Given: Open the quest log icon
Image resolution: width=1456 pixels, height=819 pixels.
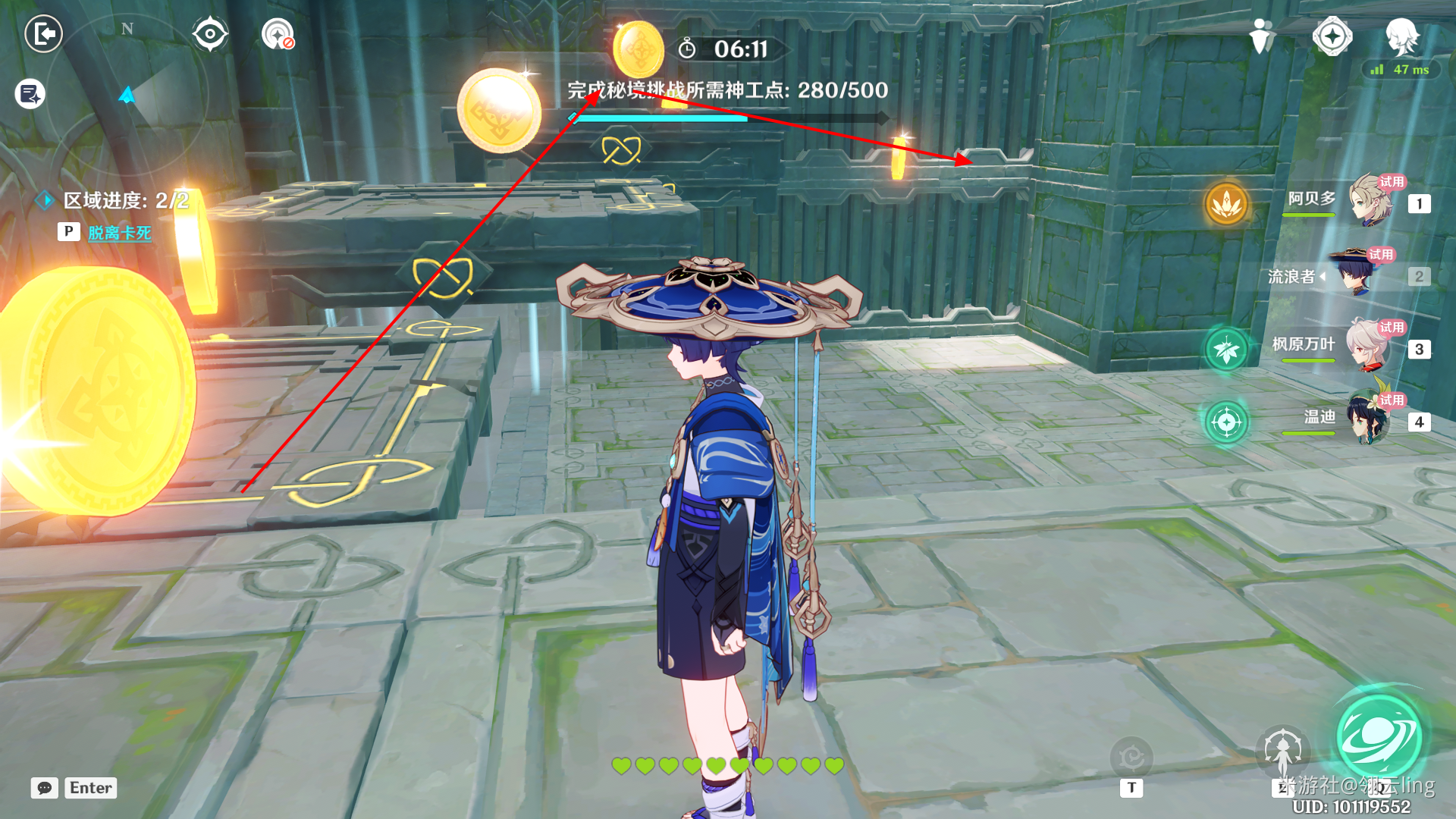Looking at the screenshot, I should [x=30, y=94].
